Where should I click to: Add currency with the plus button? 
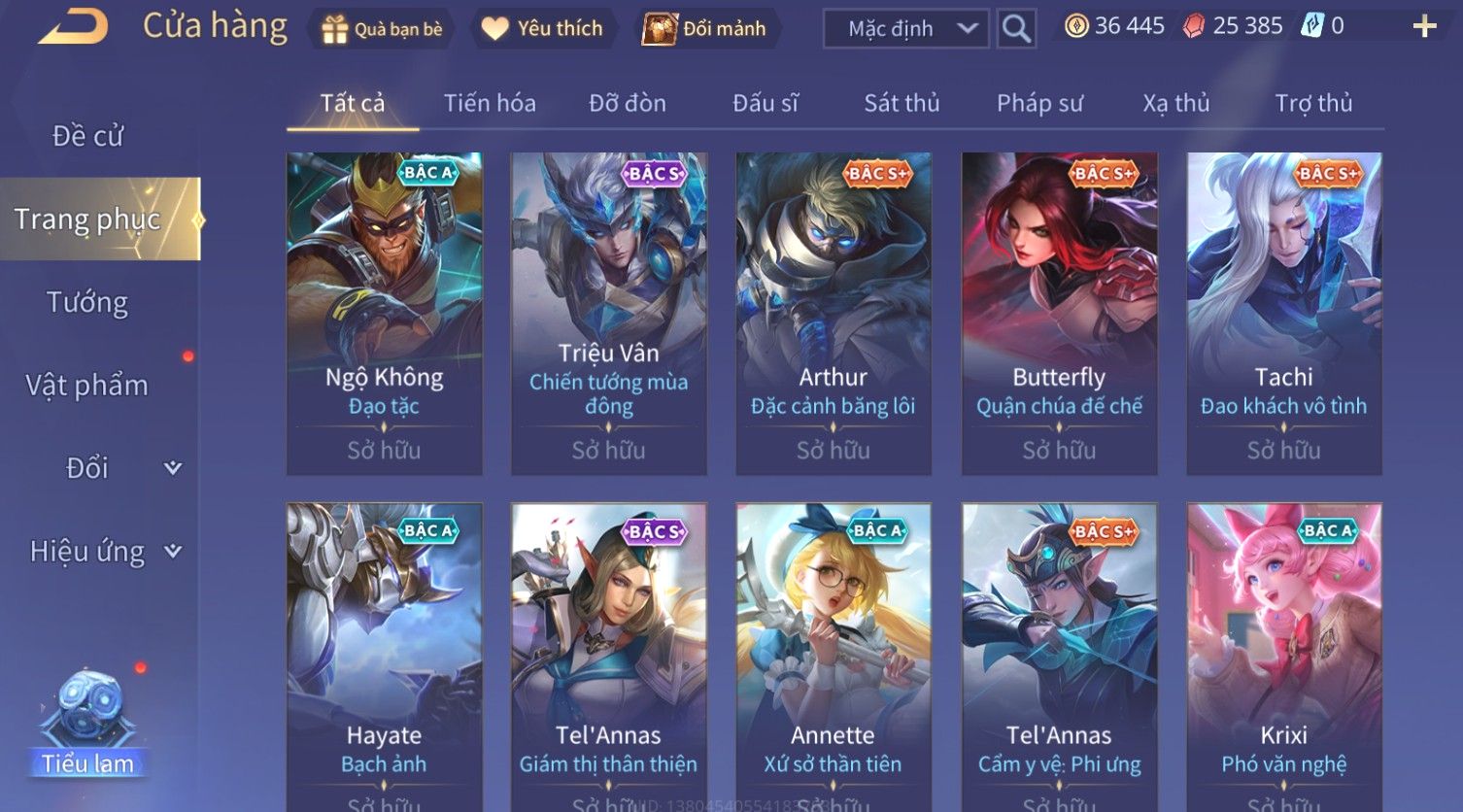1424,26
